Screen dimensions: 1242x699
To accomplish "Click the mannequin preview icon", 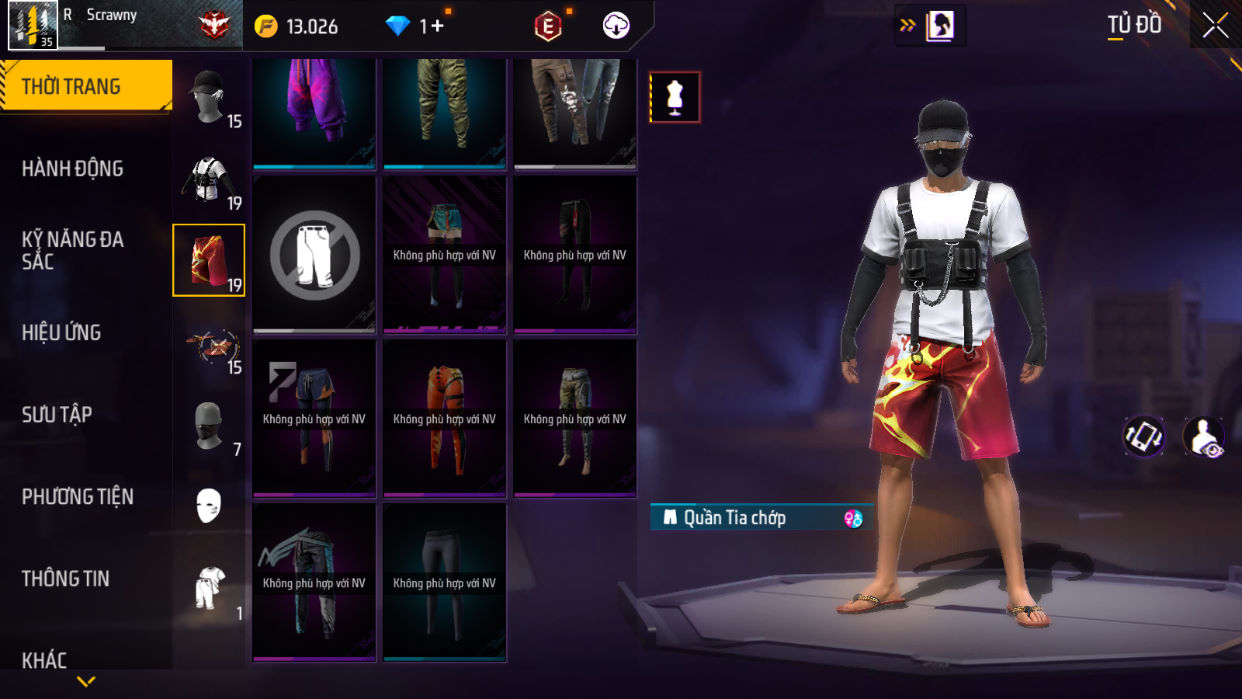I will [x=675, y=97].
